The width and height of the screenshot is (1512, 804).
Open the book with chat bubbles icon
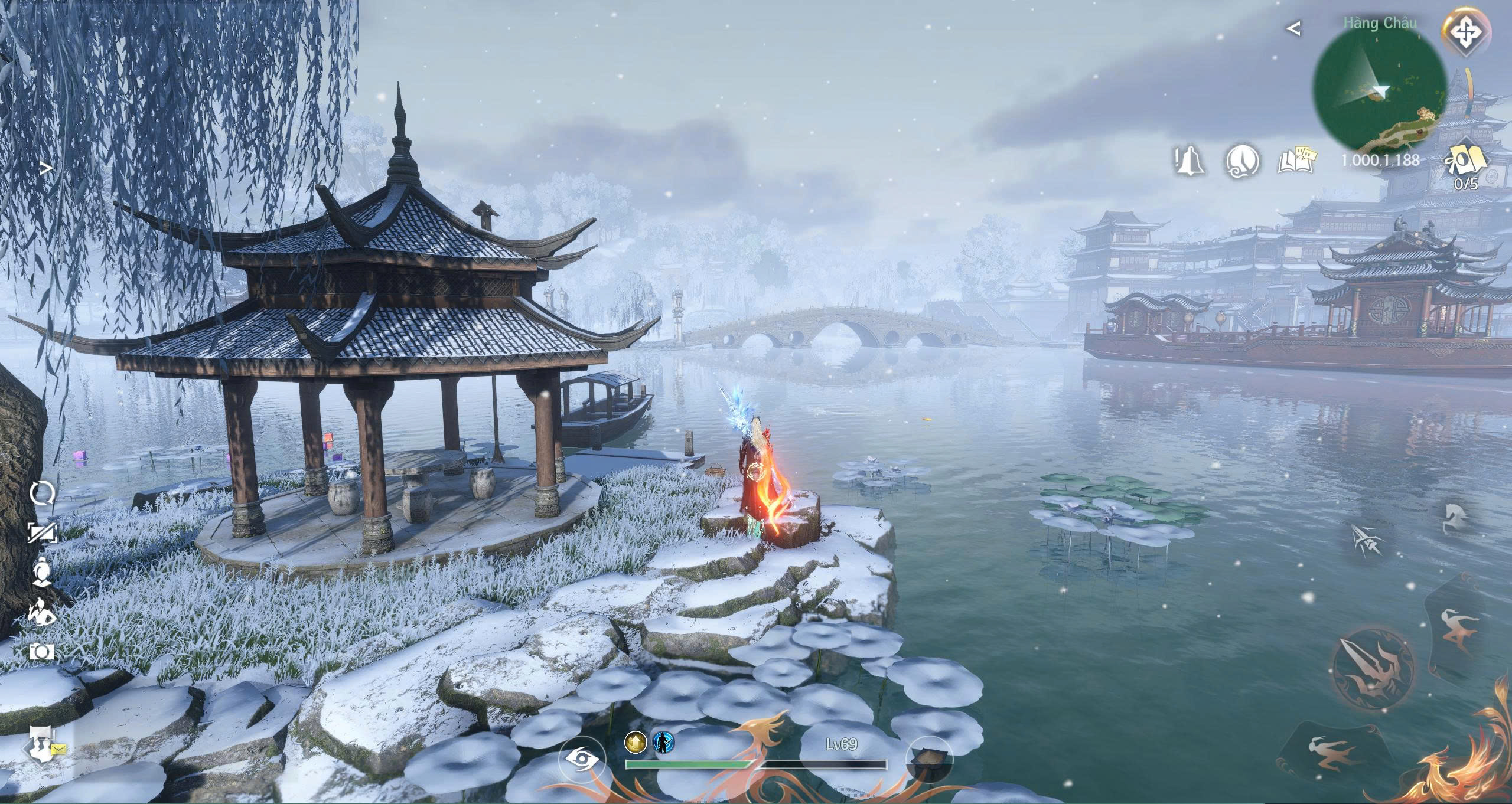tap(1297, 161)
